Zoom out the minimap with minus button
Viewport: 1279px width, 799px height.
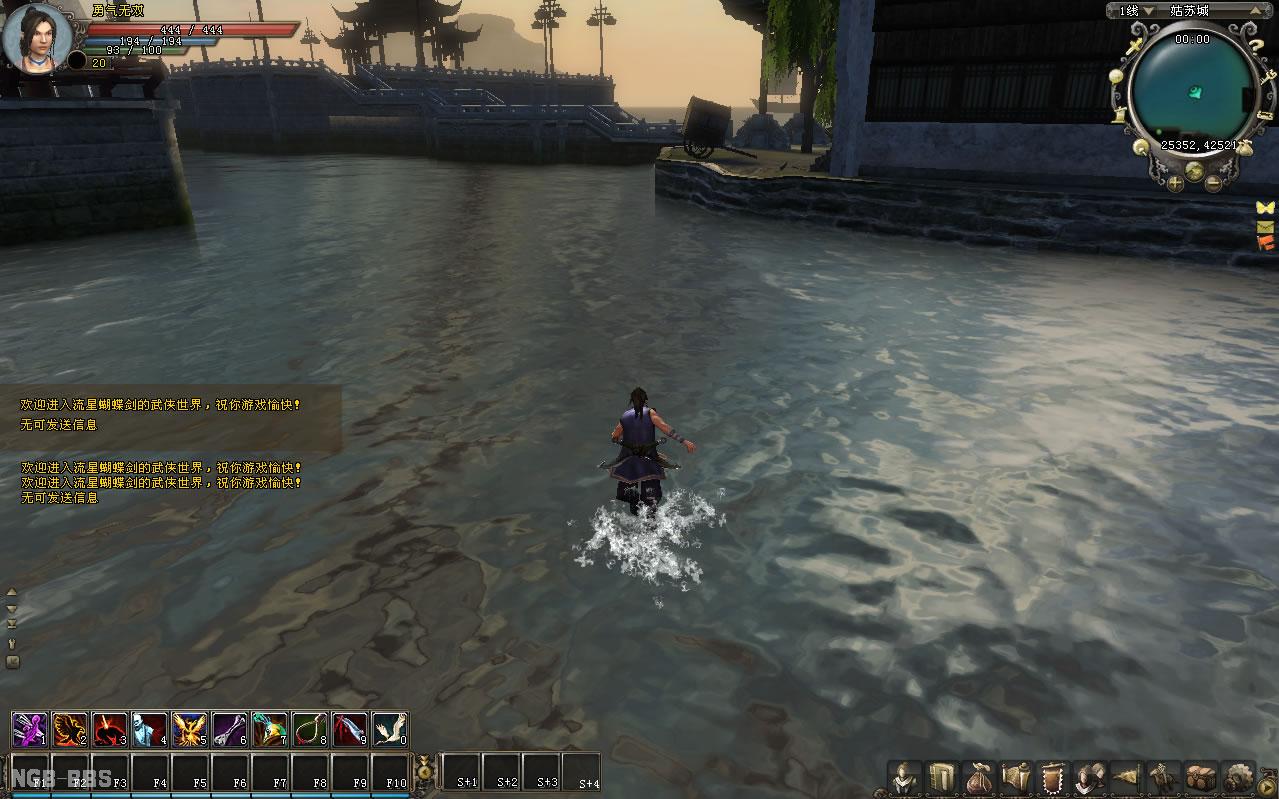1213,183
